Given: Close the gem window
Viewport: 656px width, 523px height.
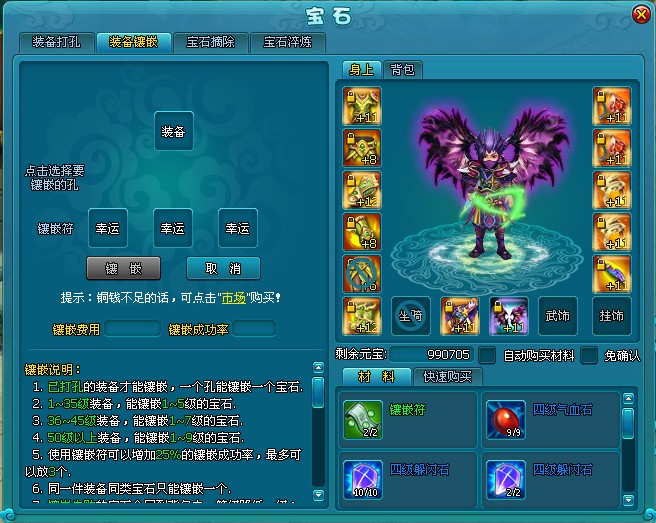Looking at the screenshot, I should [x=640, y=14].
